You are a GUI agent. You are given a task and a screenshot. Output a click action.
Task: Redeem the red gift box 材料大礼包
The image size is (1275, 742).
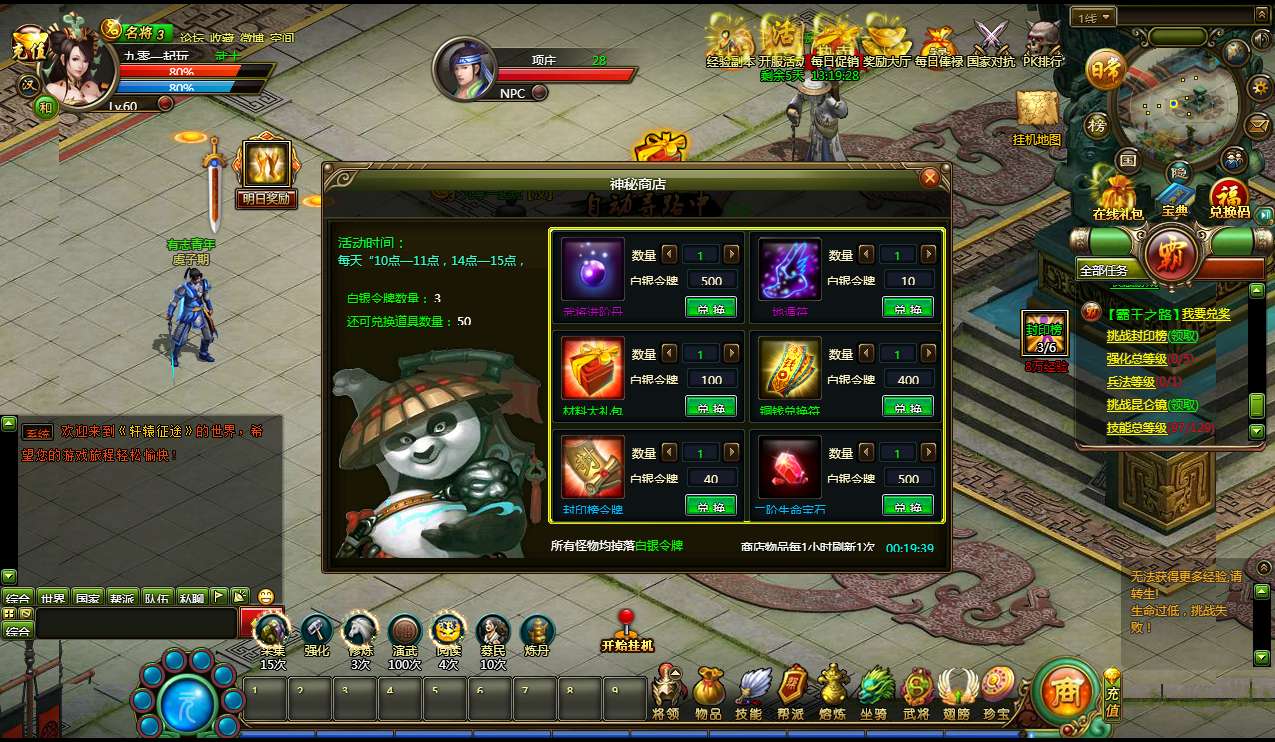(710, 407)
